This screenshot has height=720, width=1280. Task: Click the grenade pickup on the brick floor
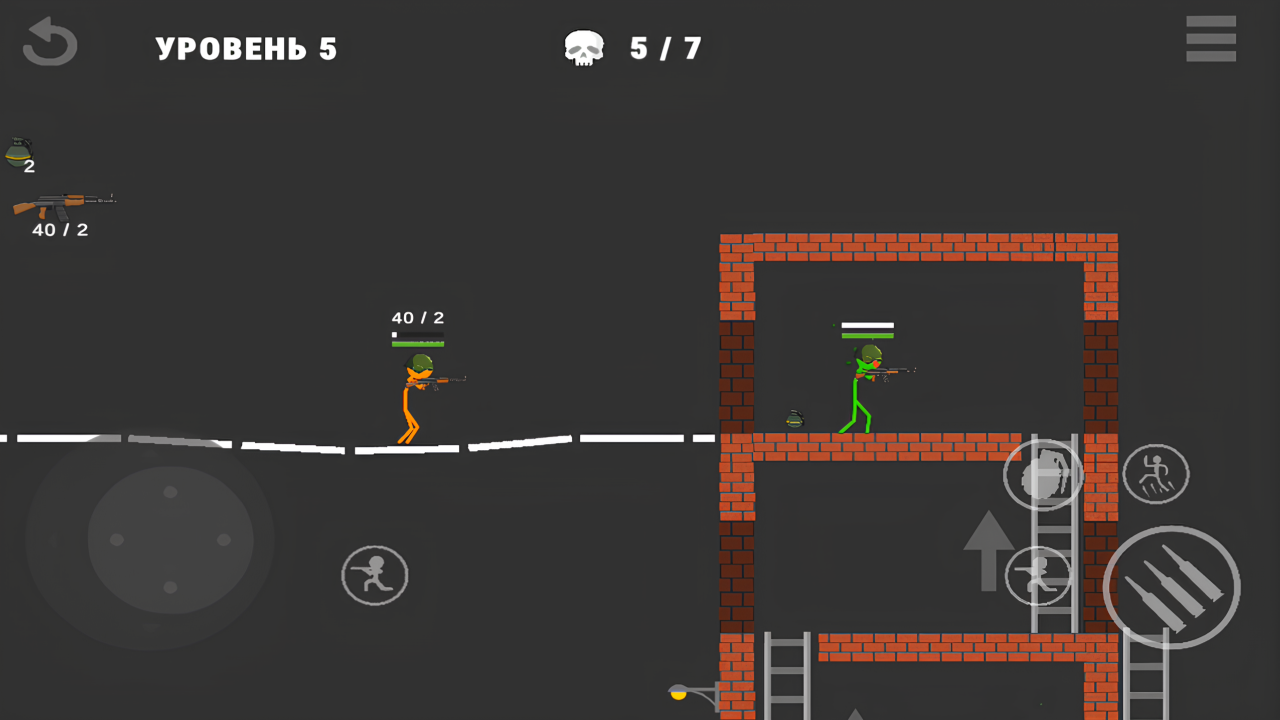793,418
